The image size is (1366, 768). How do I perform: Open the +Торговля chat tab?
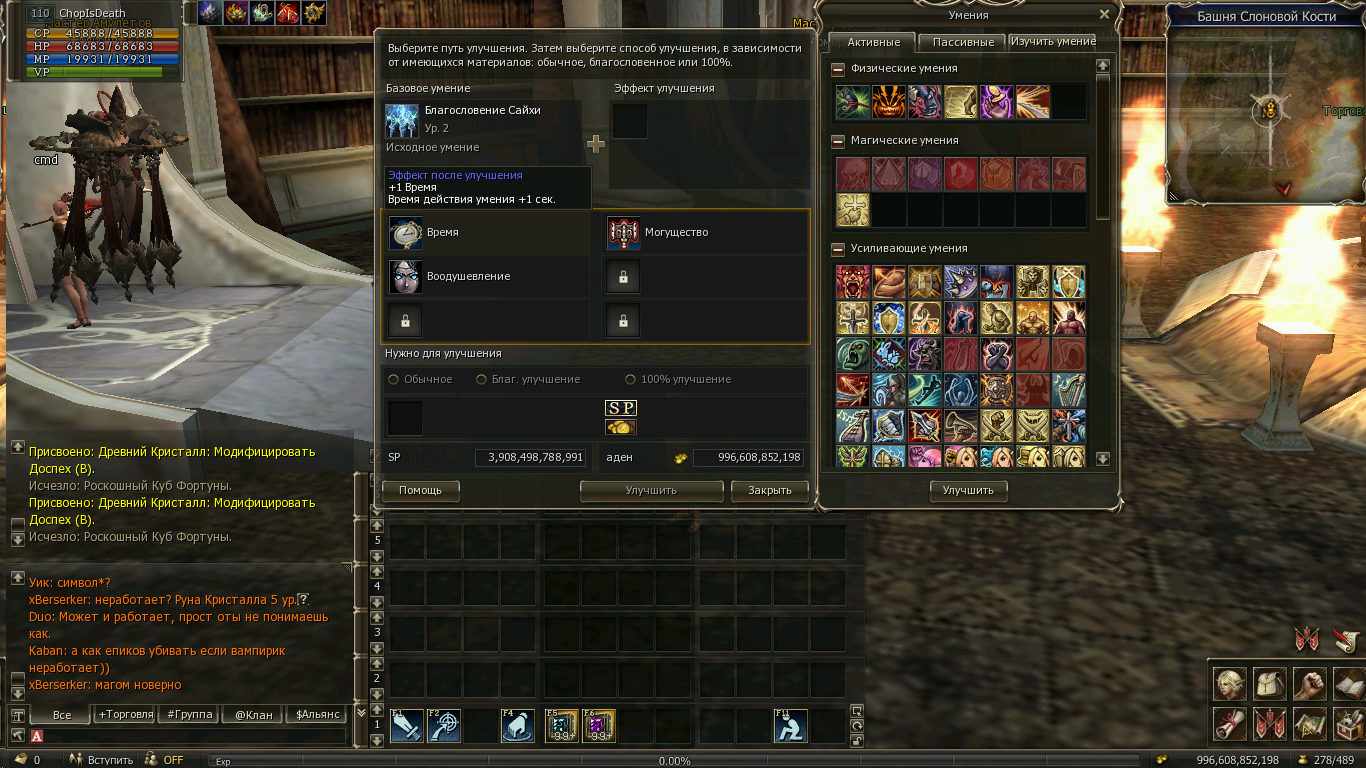click(x=125, y=715)
